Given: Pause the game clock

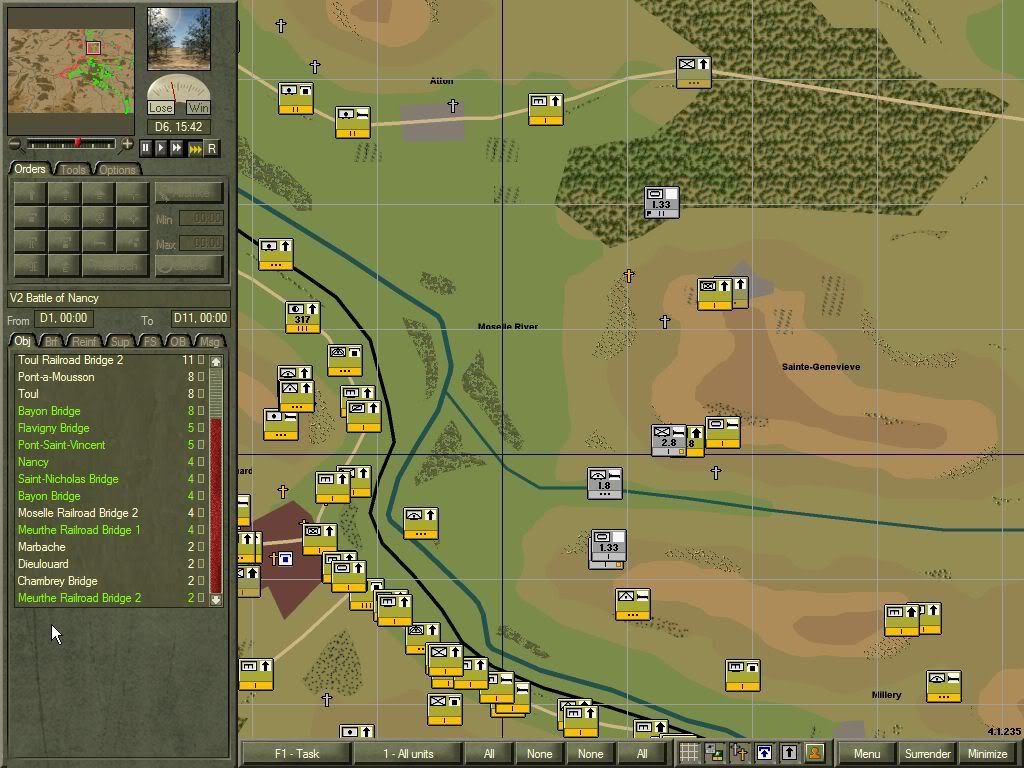Looking at the screenshot, I should 146,148.
